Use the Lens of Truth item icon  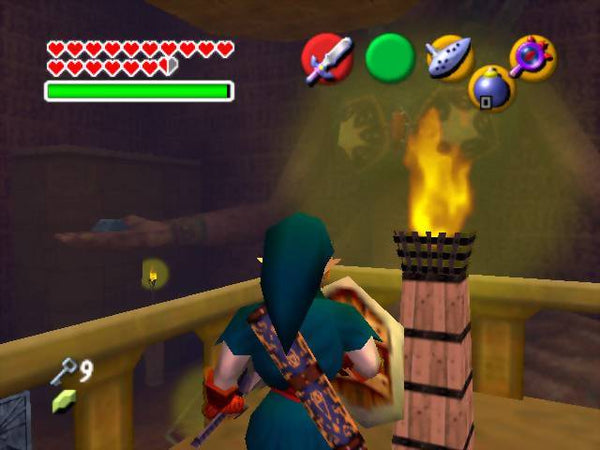click(x=531, y=57)
